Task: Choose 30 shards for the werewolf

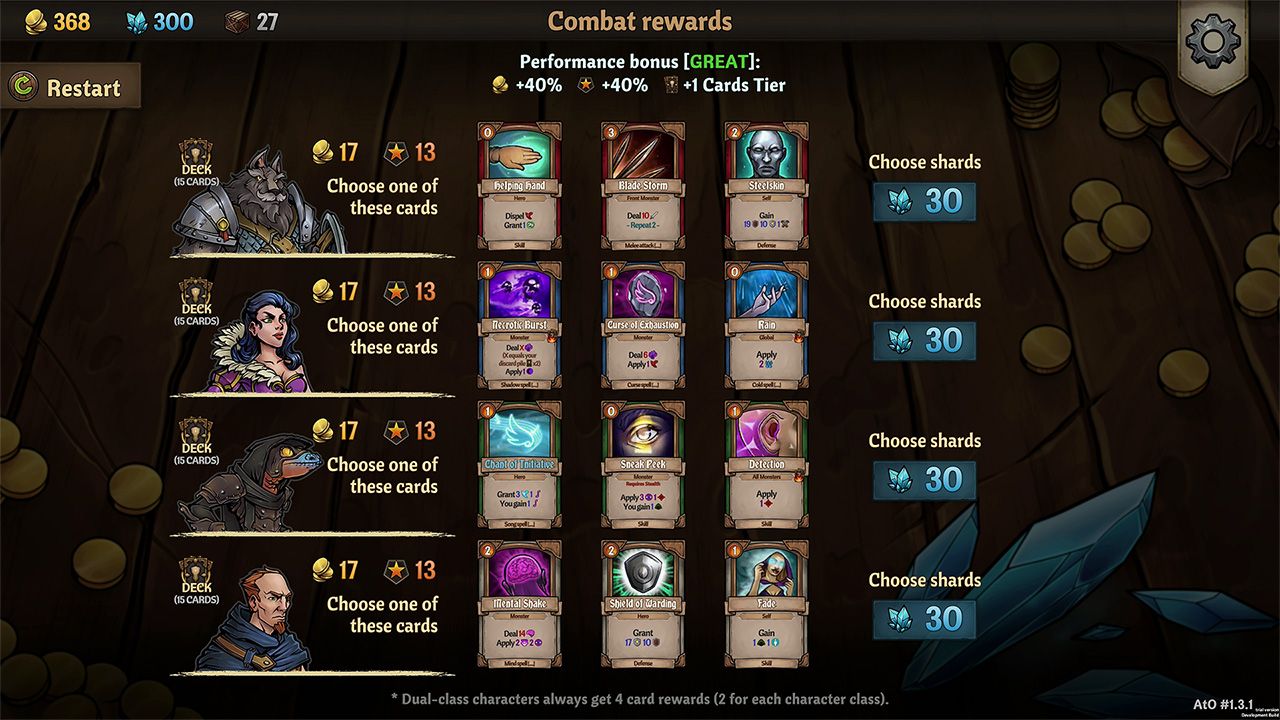Action: click(923, 201)
